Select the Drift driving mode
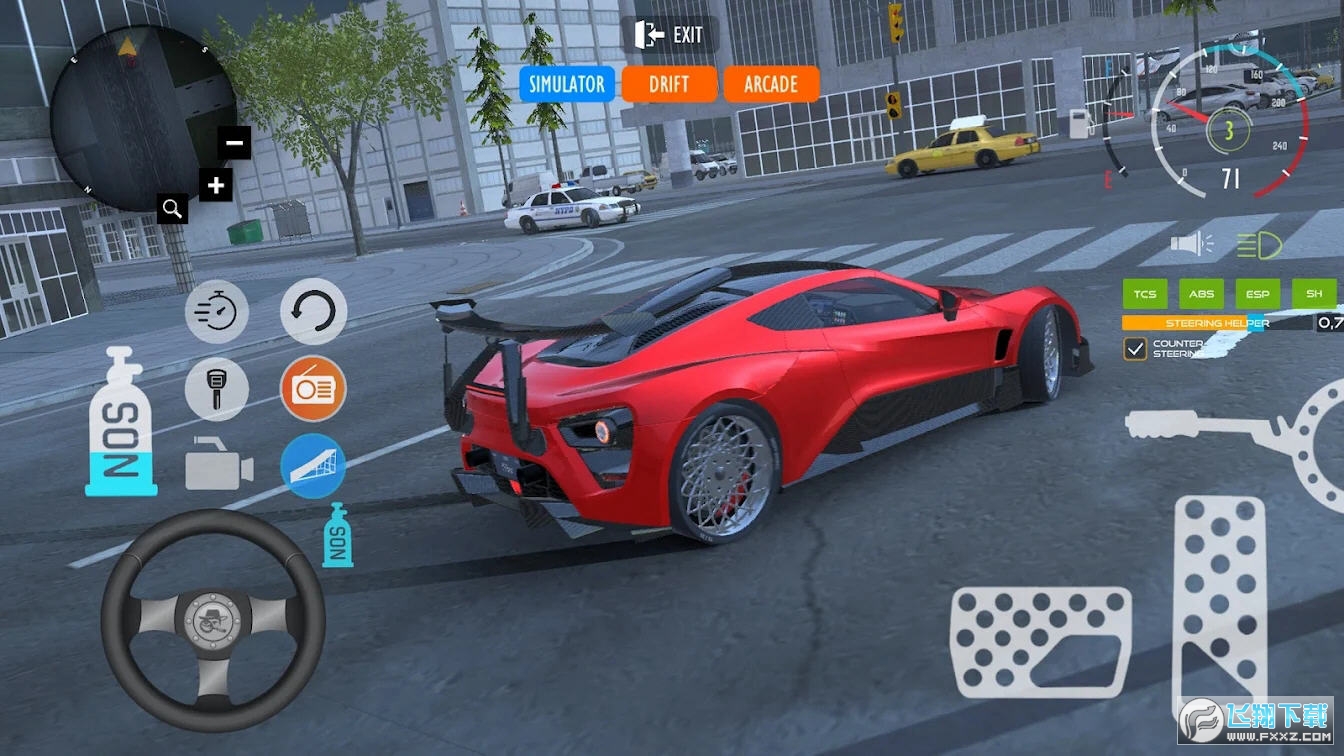 (669, 84)
